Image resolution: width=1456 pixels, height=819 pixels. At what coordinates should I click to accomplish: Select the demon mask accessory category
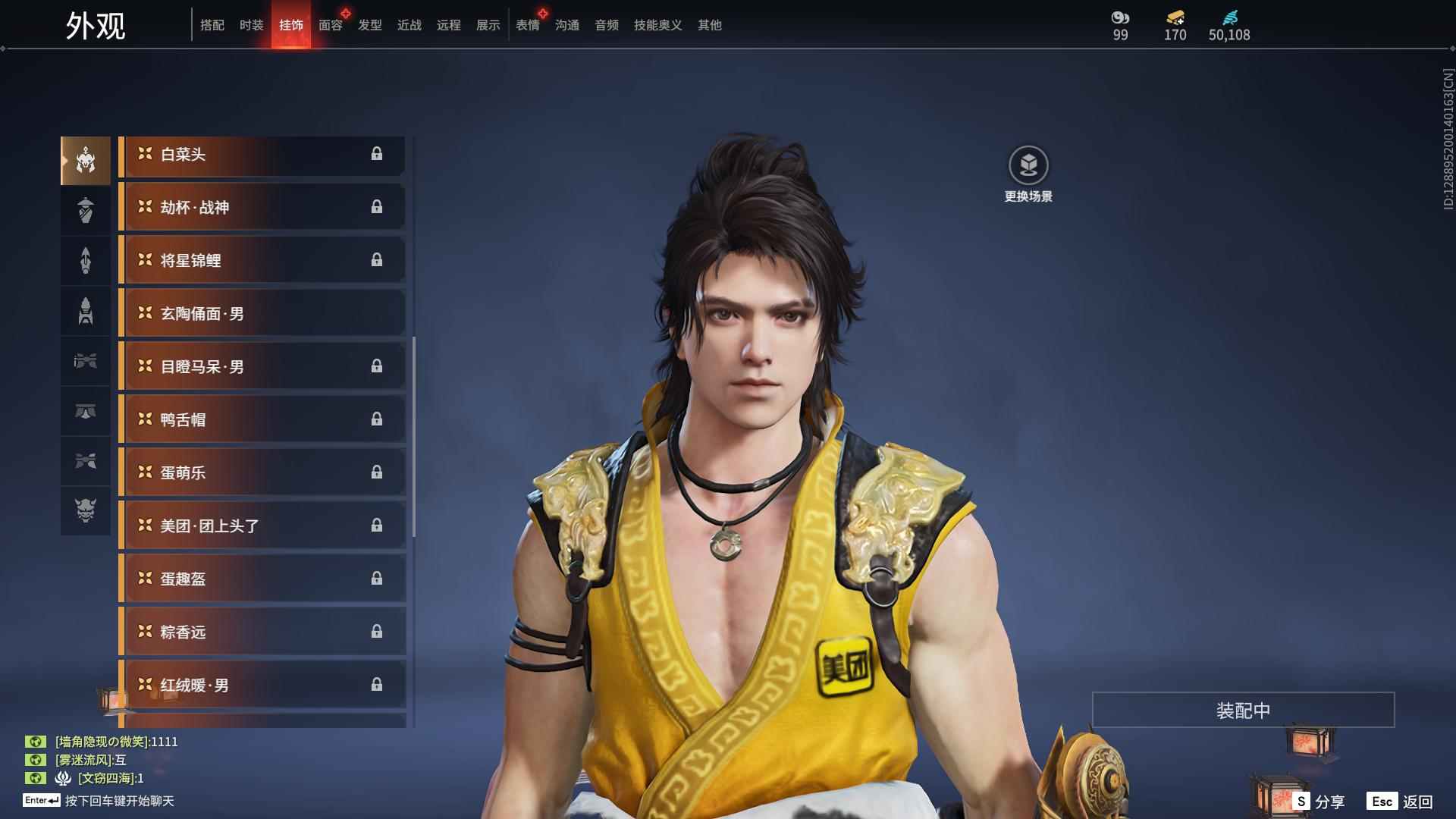click(x=86, y=510)
